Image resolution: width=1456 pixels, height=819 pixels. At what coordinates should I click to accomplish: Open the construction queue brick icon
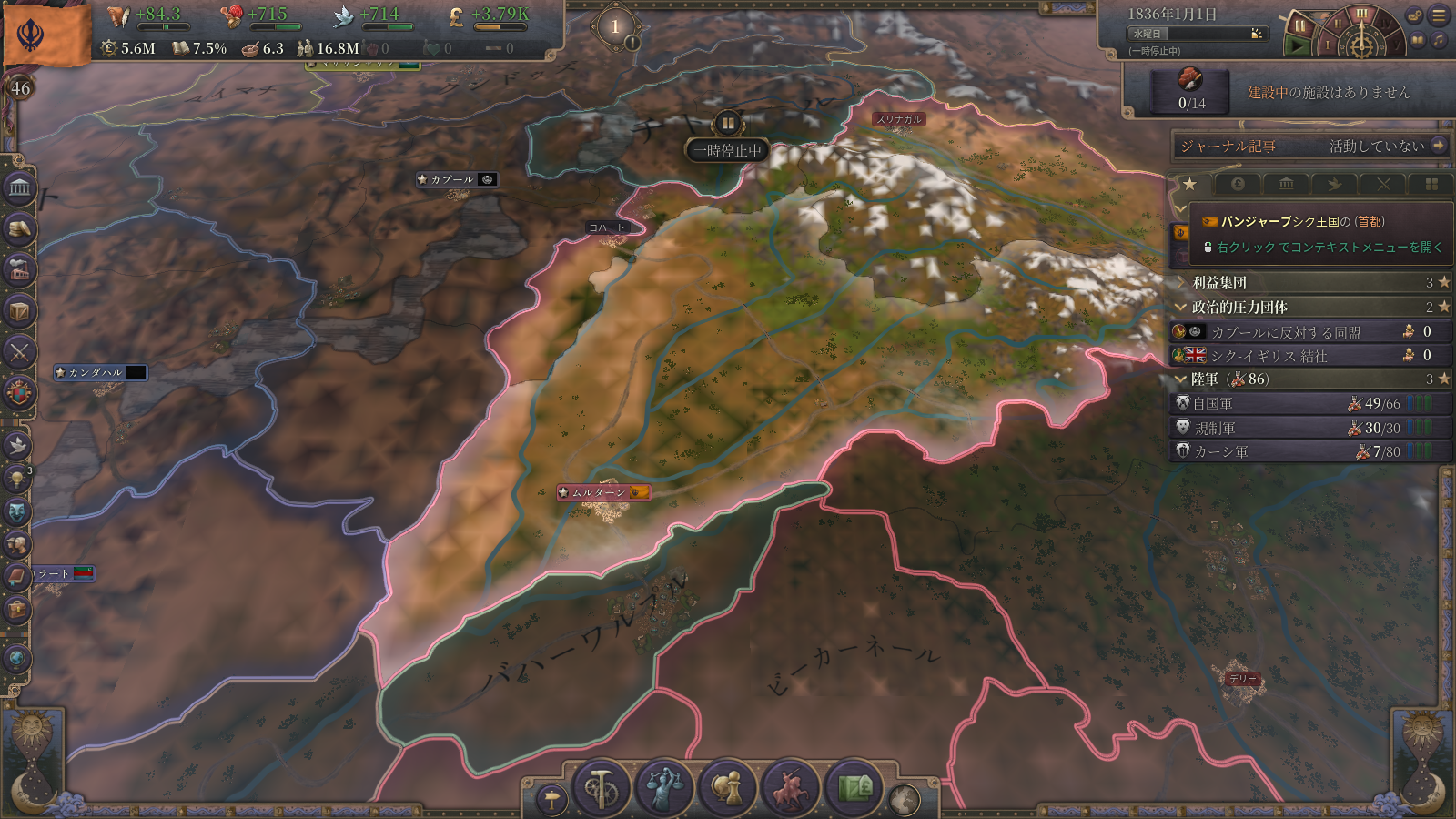[x=1190, y=80]
